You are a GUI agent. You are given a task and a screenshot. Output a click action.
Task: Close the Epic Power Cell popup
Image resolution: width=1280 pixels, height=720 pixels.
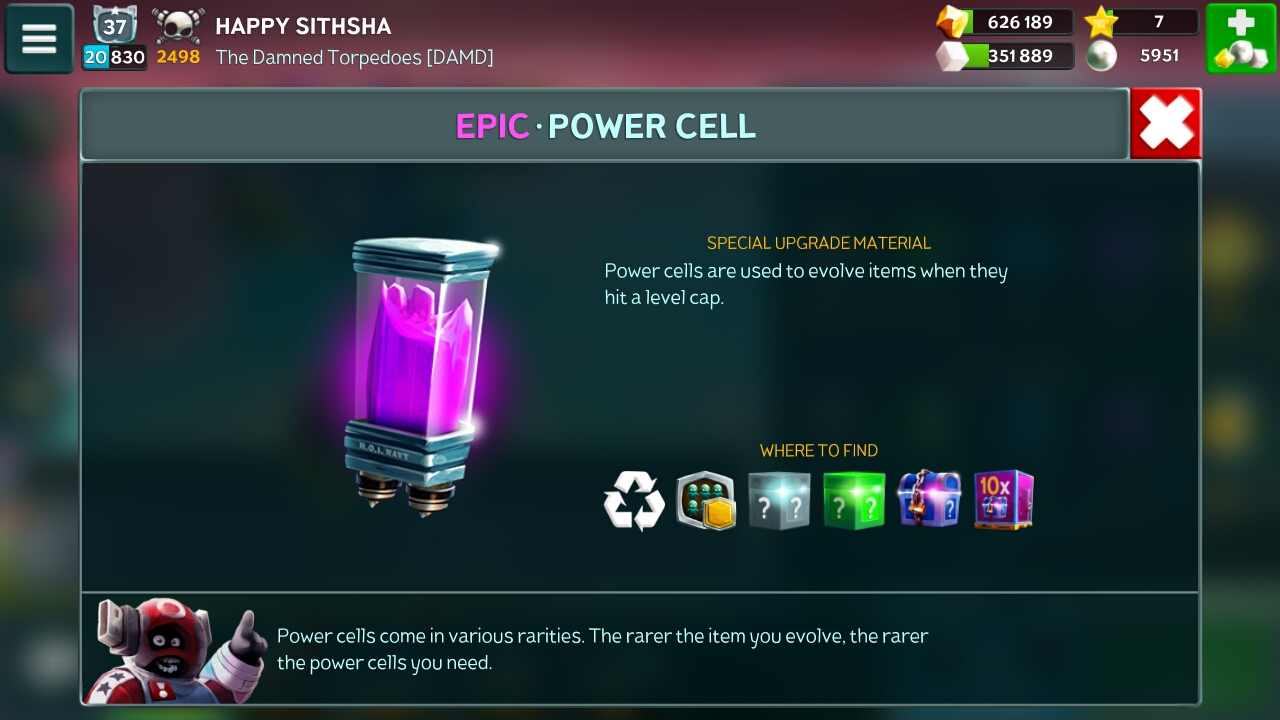(1165, 124)
